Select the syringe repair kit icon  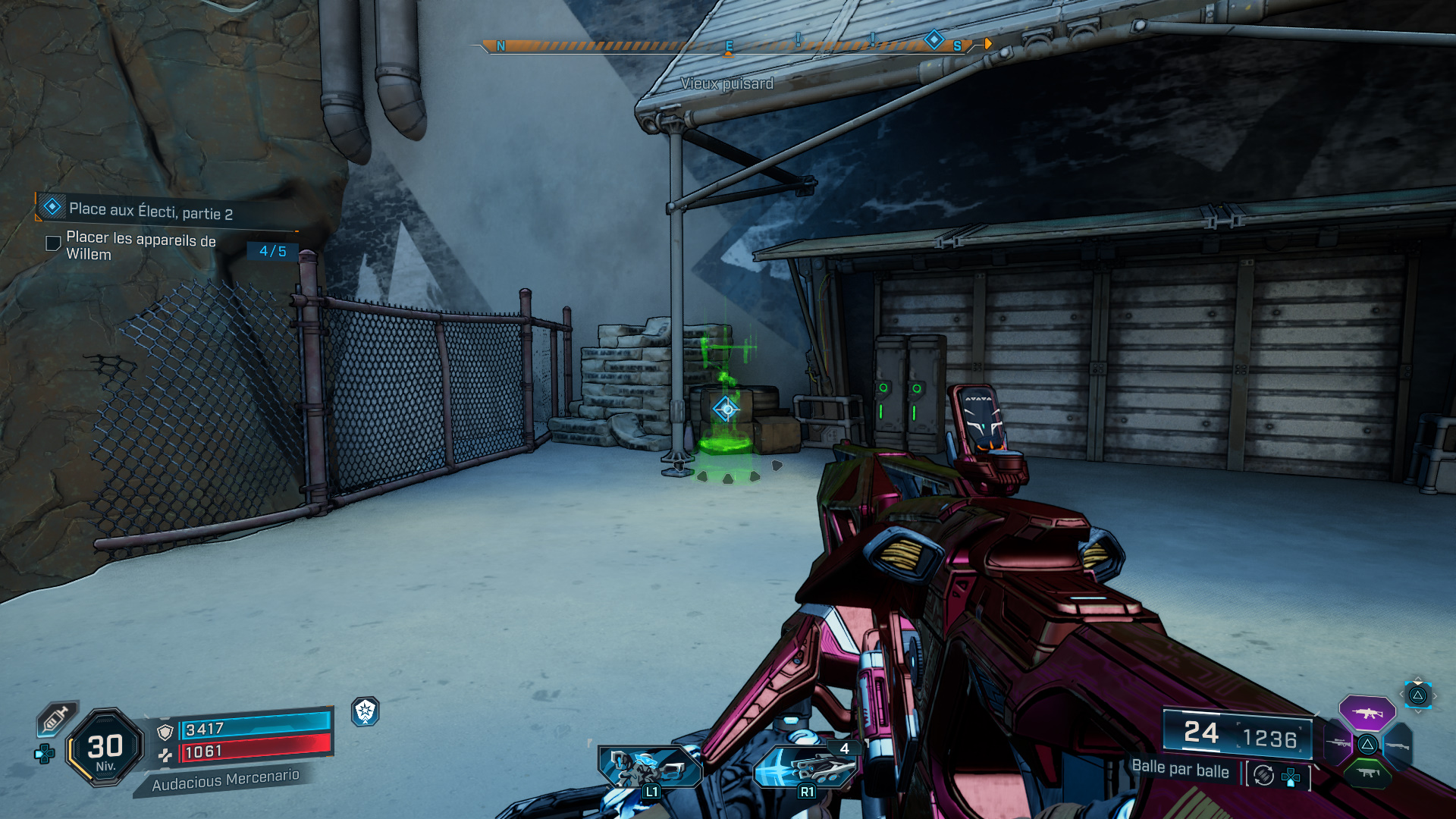[56, 718]
